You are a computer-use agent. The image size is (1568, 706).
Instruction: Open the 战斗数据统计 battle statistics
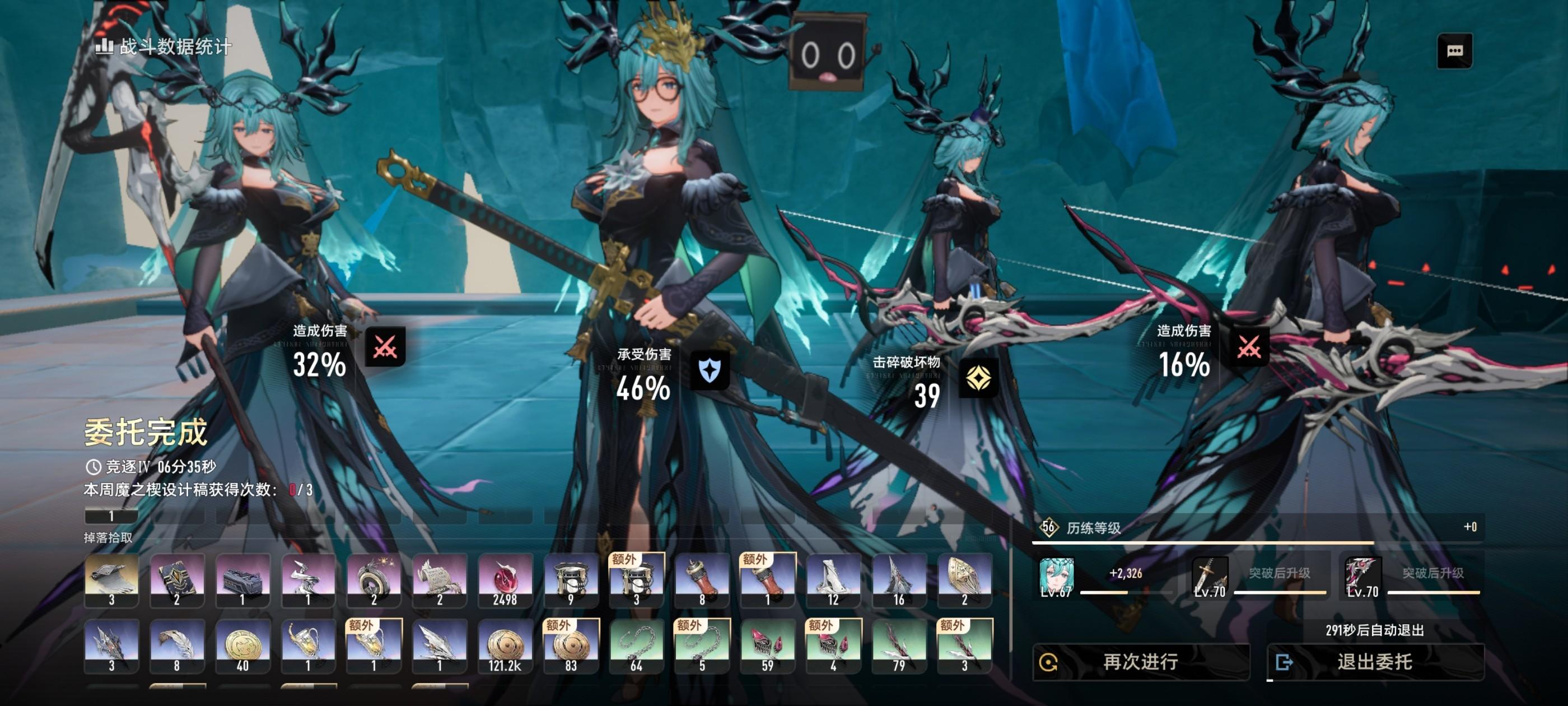[x=164, y=47]
